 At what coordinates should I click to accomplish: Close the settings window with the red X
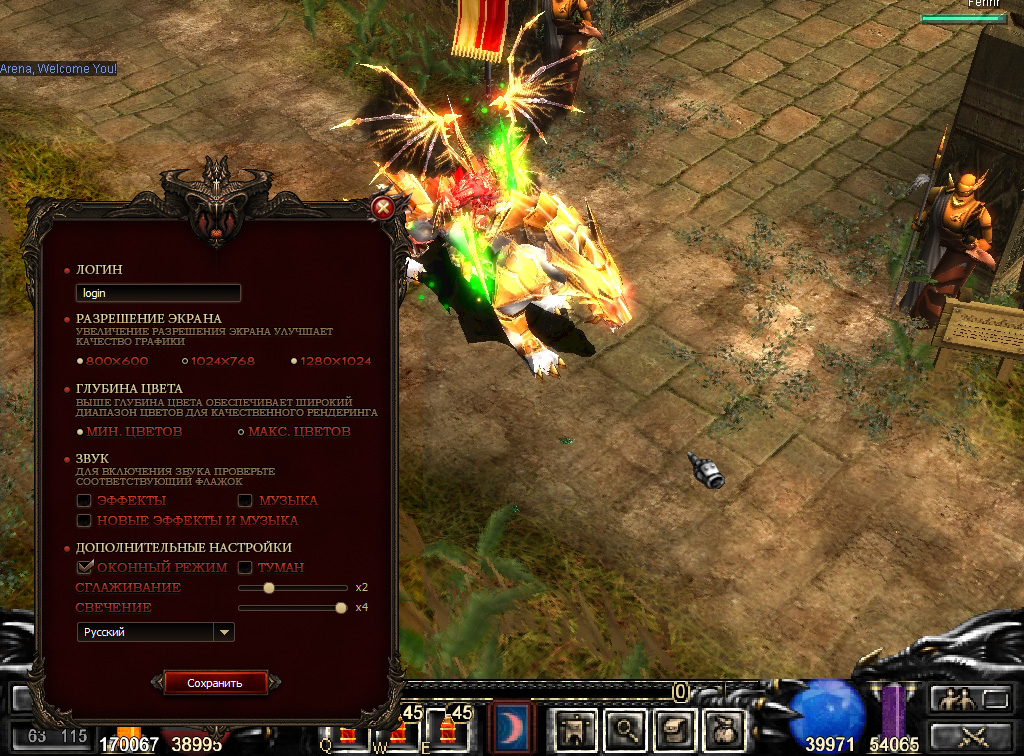[382, 208]
